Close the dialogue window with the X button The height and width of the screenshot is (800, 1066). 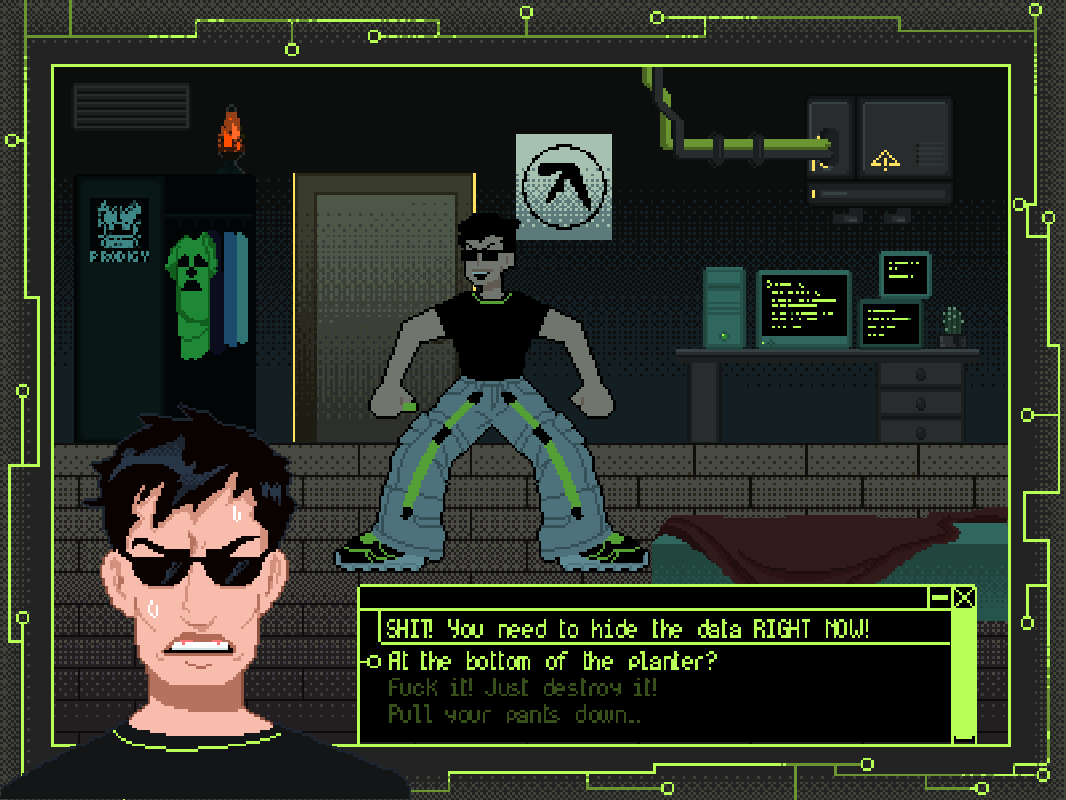tap(964, 598)
